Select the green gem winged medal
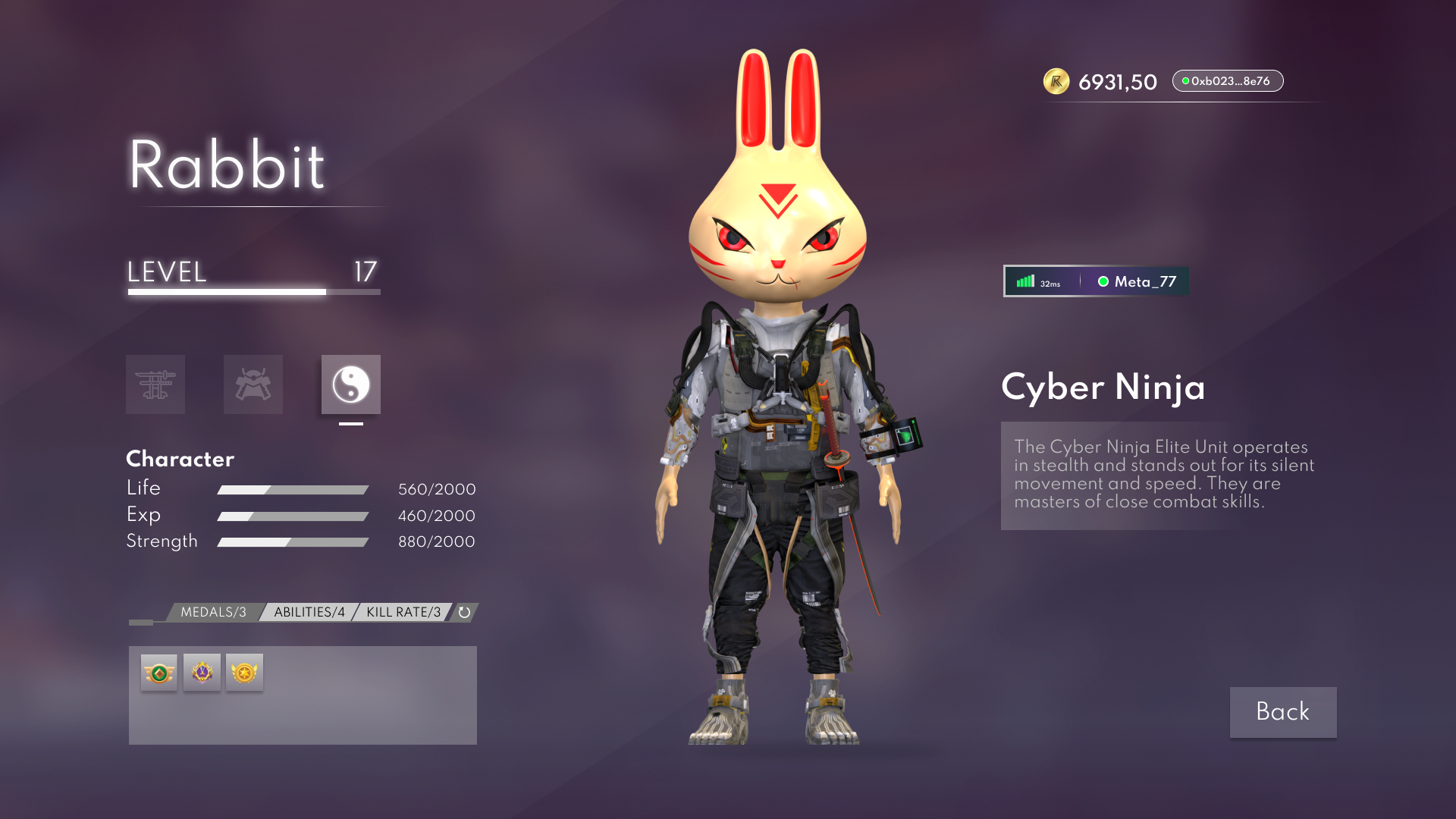Screen dimensions: 1456x819 tap(159, 673)
